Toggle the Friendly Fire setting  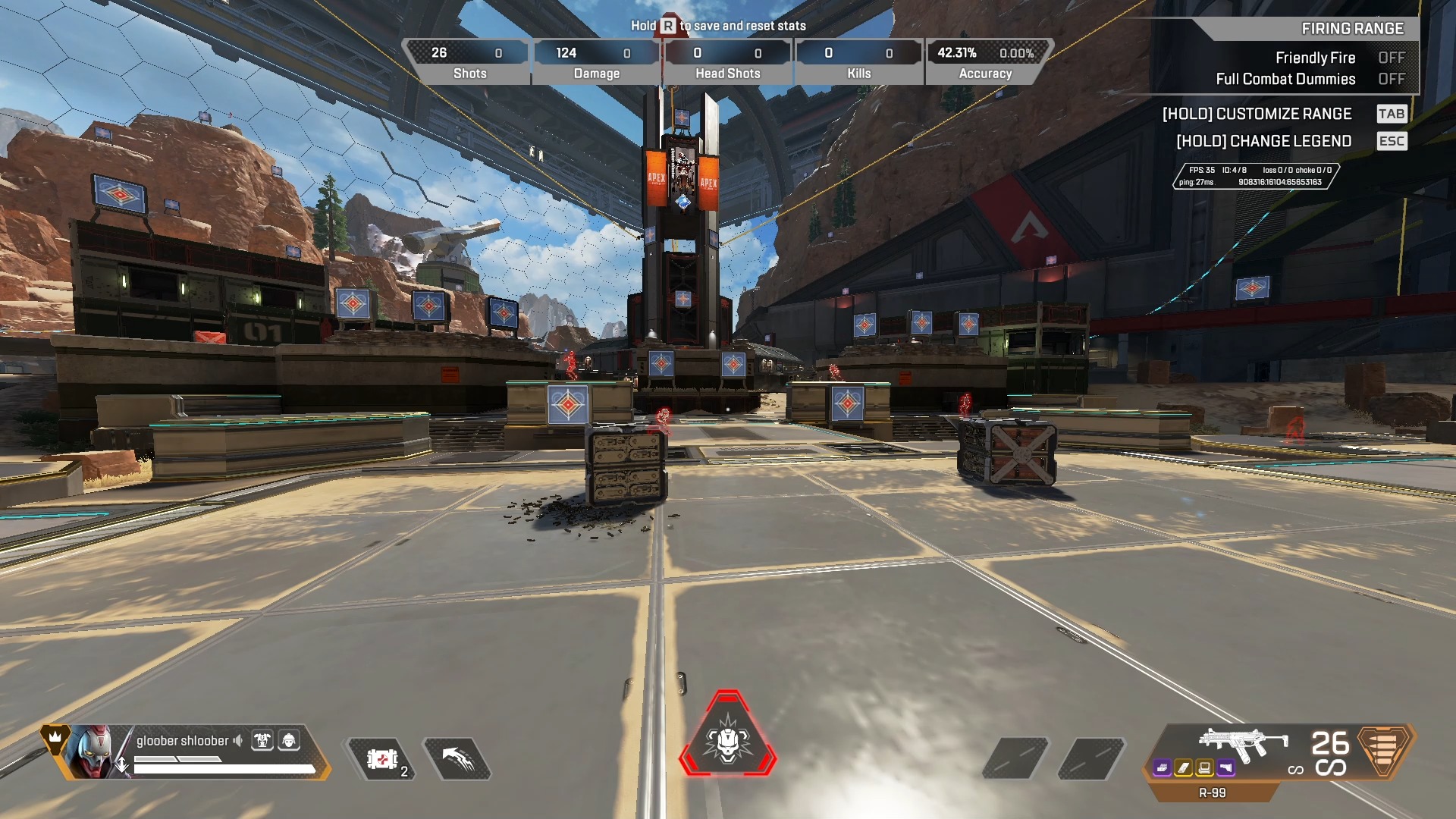(x=1391, y=58)
